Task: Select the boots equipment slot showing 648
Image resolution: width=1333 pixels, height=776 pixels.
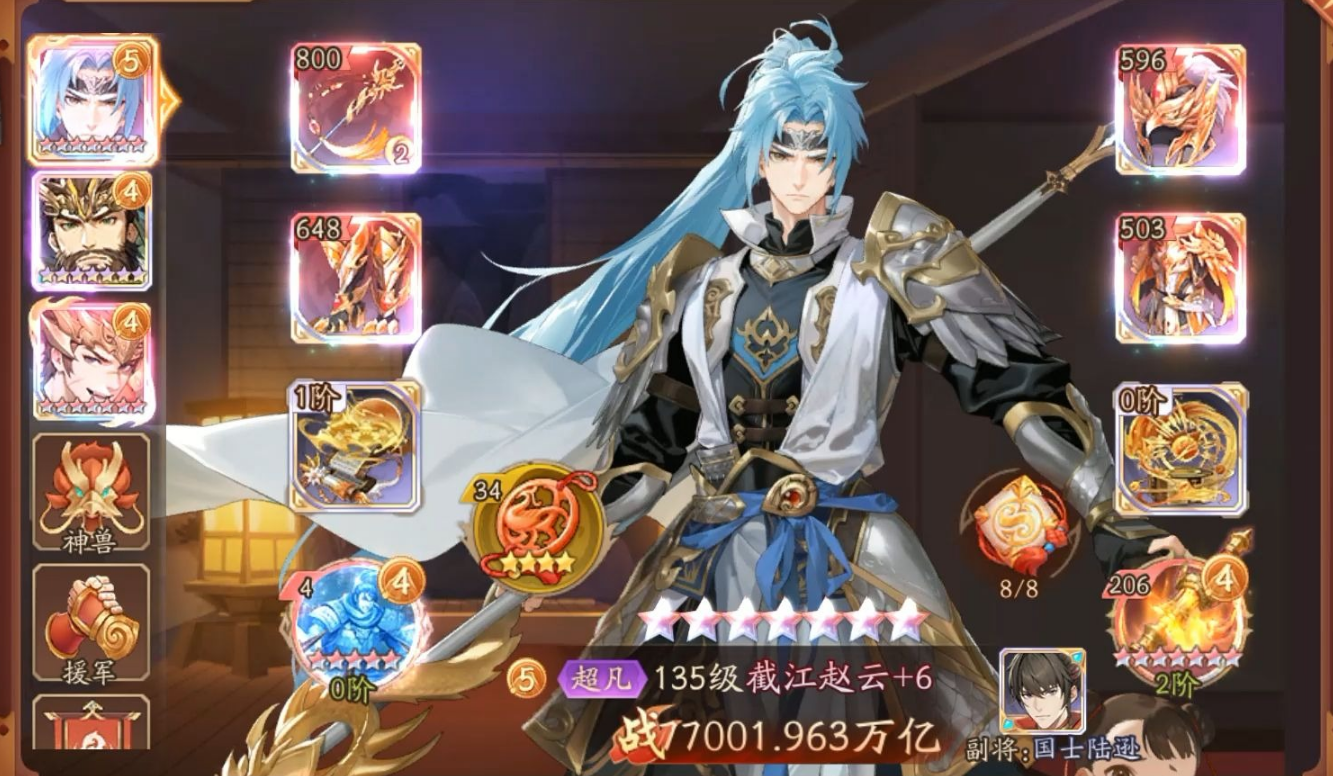Action: (x=355, y=280)
